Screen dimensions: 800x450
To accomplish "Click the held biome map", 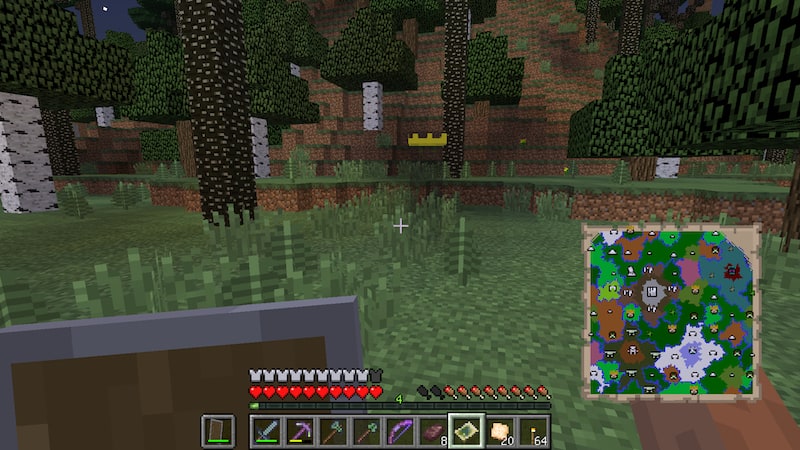I will tap(670, 308).
